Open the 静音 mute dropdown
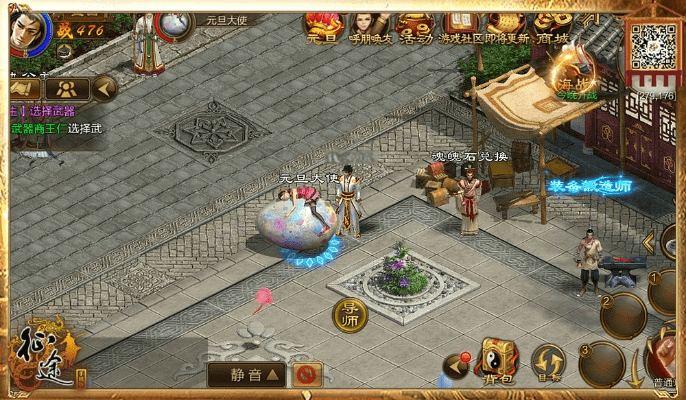 [x=247, y=375]
